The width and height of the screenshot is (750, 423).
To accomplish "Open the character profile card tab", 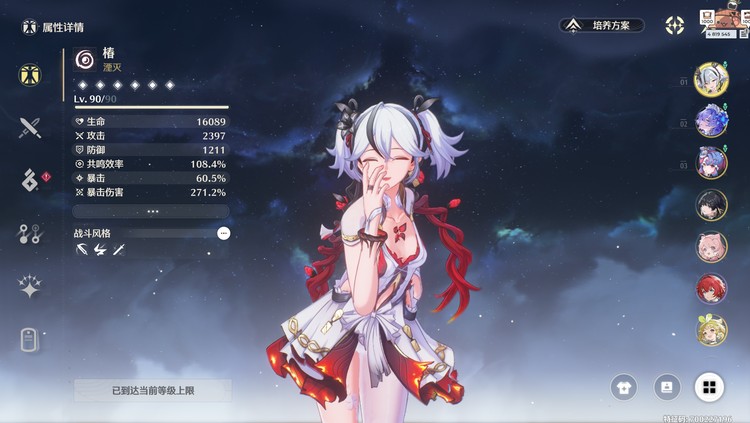I will [30, 340].
